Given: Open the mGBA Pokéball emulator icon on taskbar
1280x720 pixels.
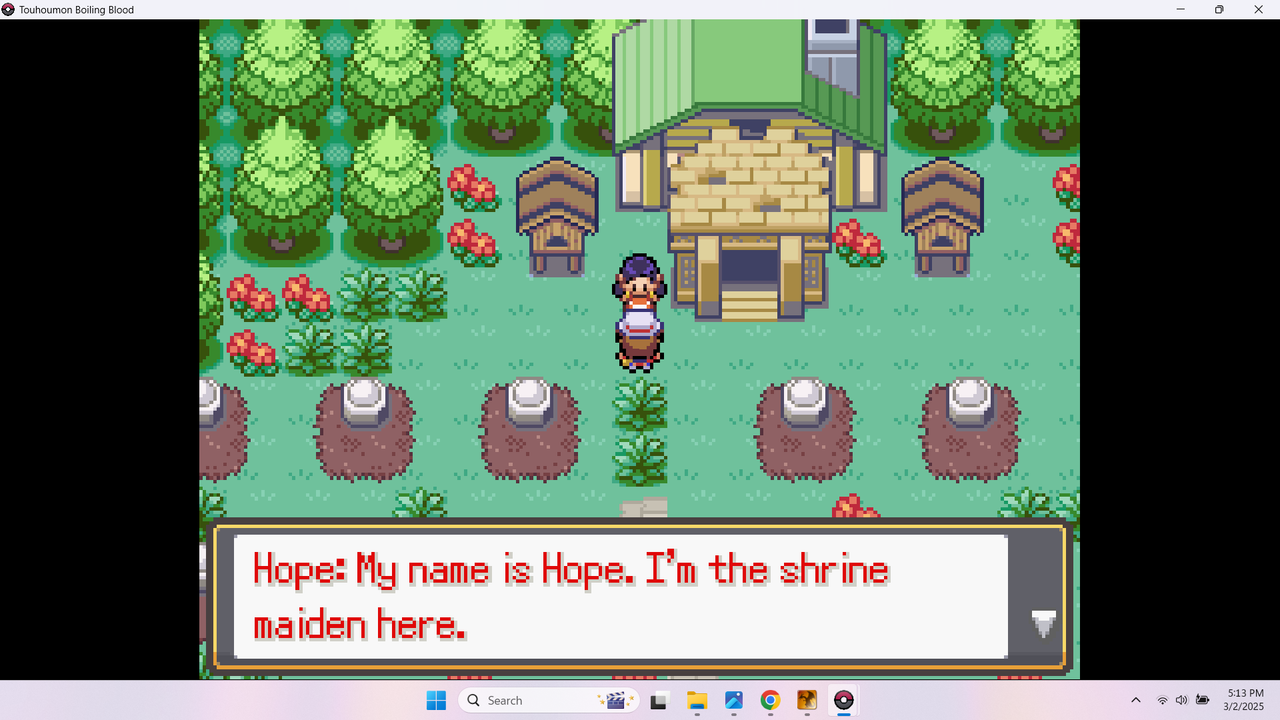Looking at the screenshot, I should (x=843, y=700).
